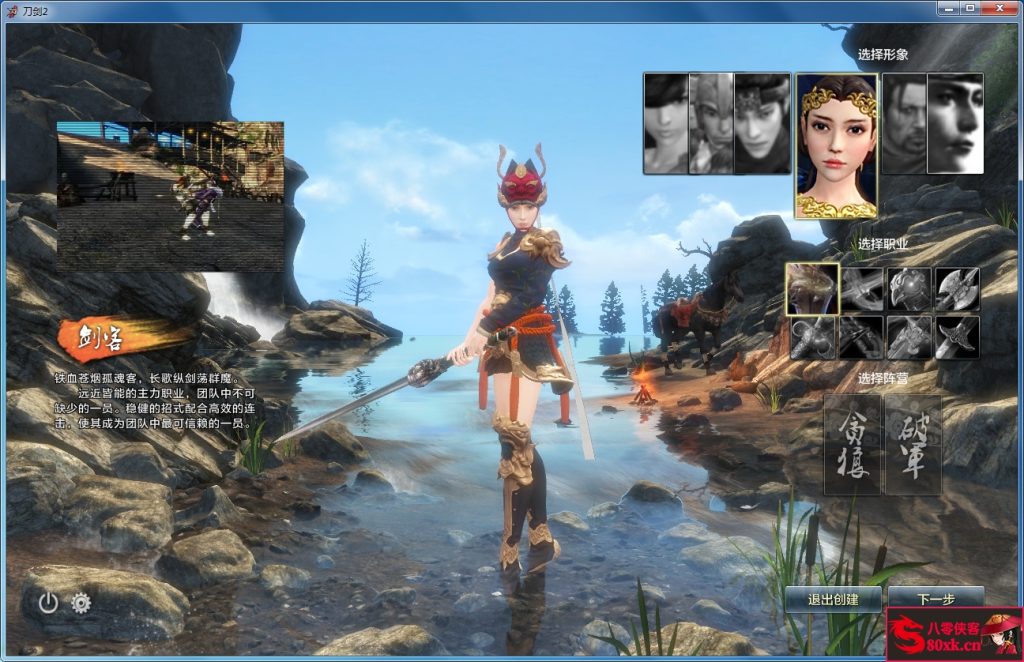The height and width of the screenshot is (662, 1024).
Task: Pick the double-bladed axe class icon
Action: coord(957,288)
